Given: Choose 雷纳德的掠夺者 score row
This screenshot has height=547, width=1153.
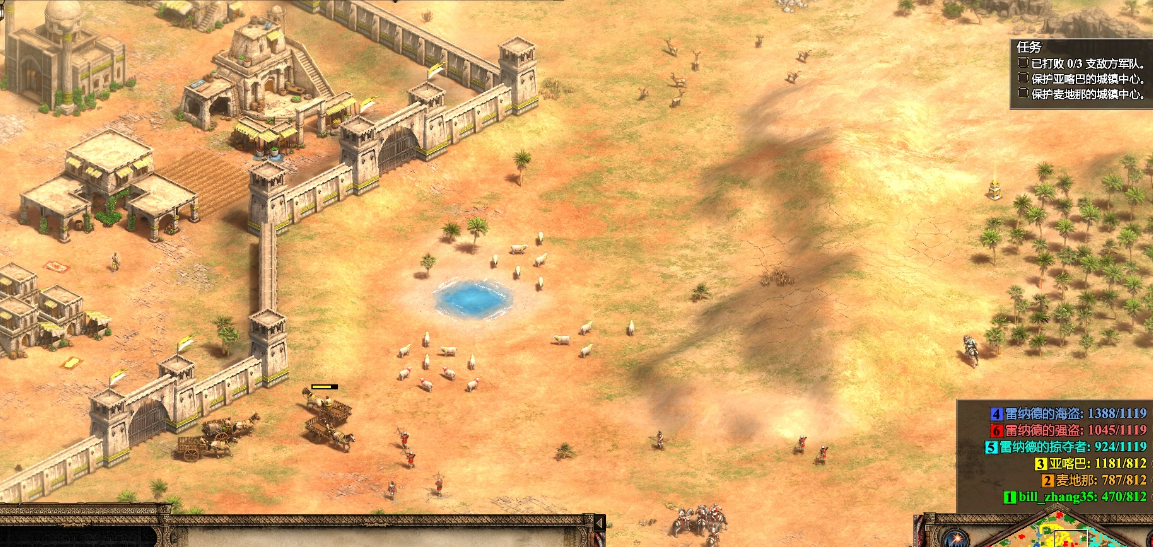Looking at the screenshot, I should click(x=1066, y=447).
